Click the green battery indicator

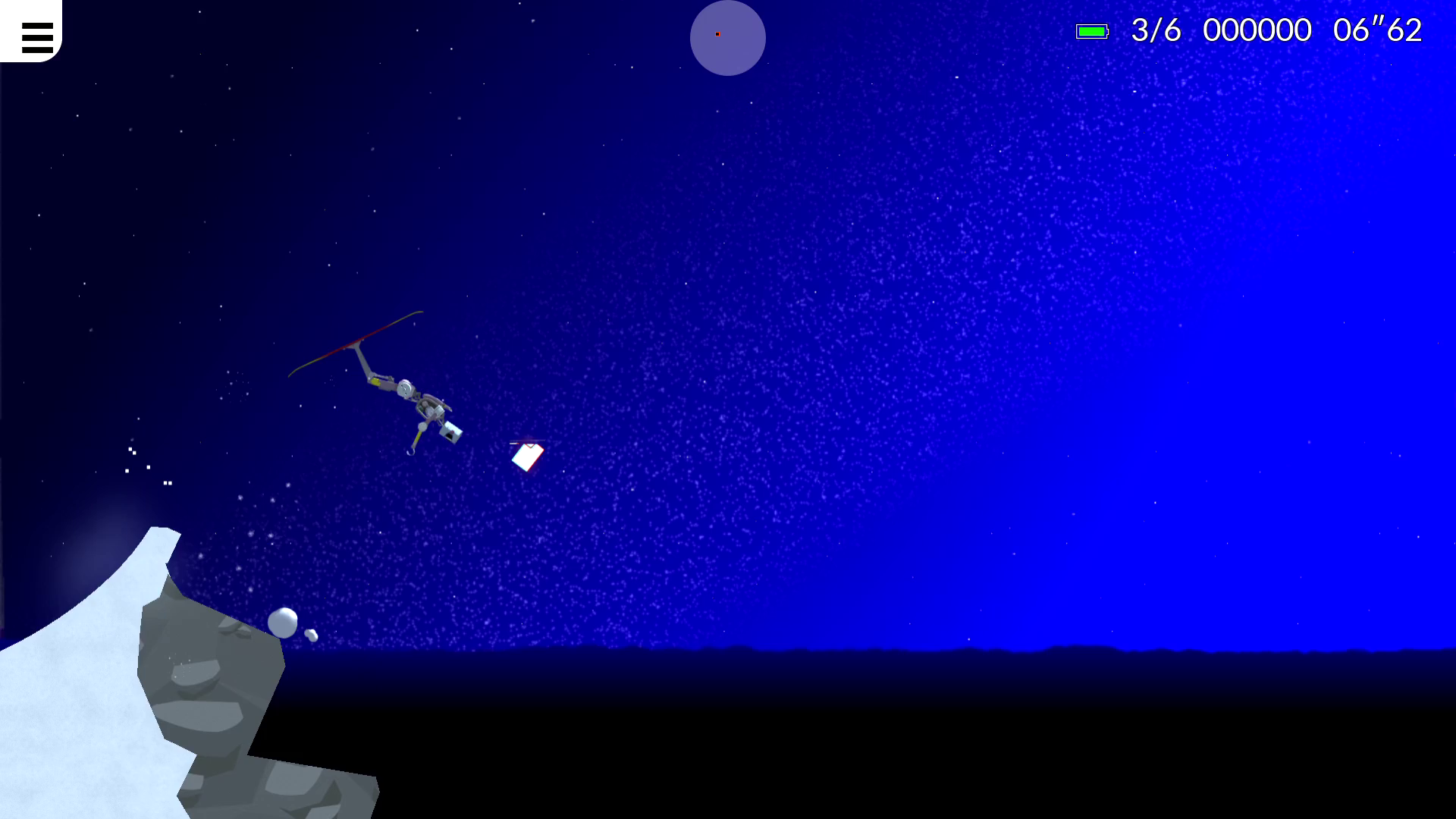(1093, 31)
